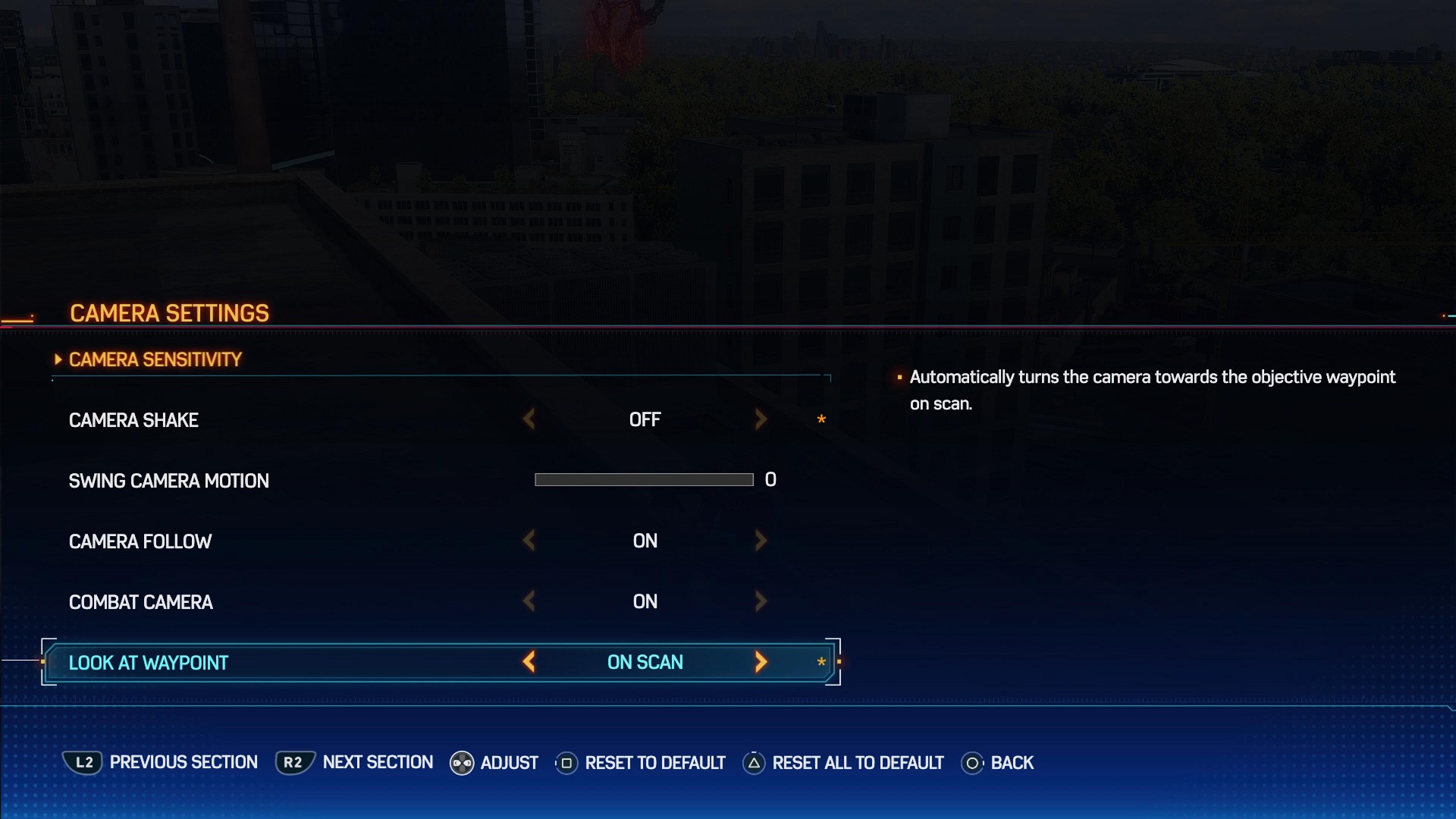The height and width of the screenshot is (819, 1456).
Task: Expand the Camera Sensitivity section
Action: click(154, 359)
